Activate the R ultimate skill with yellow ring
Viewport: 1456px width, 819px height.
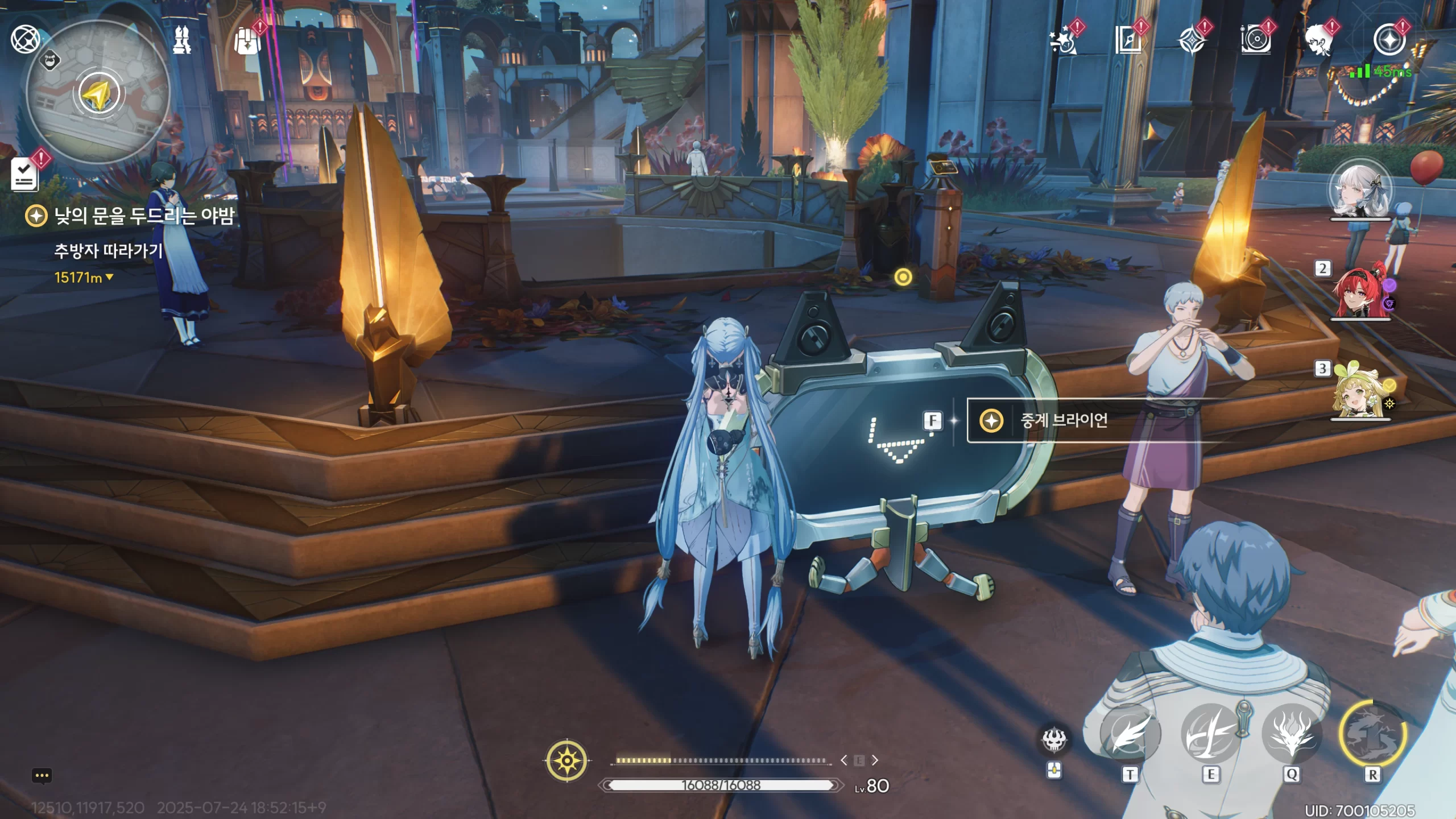click(x=1372, y=734)
